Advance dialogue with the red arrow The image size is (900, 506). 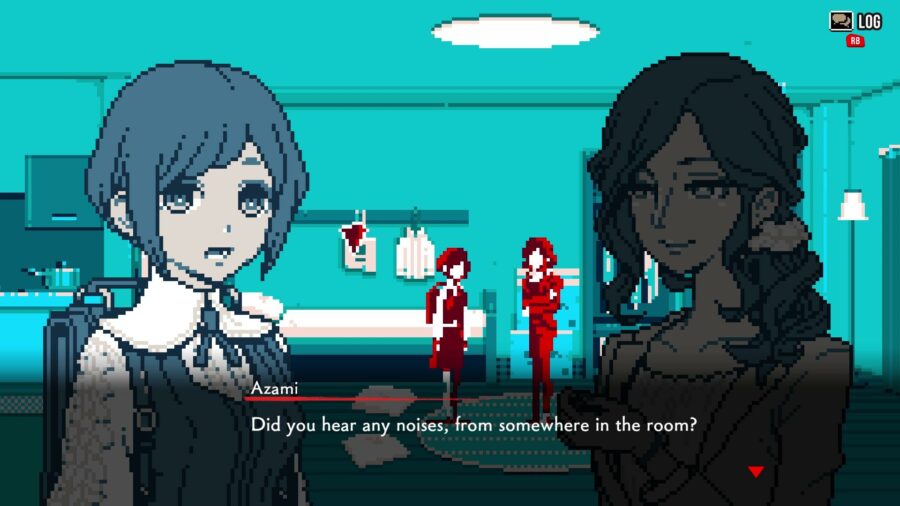pos(756,471)
